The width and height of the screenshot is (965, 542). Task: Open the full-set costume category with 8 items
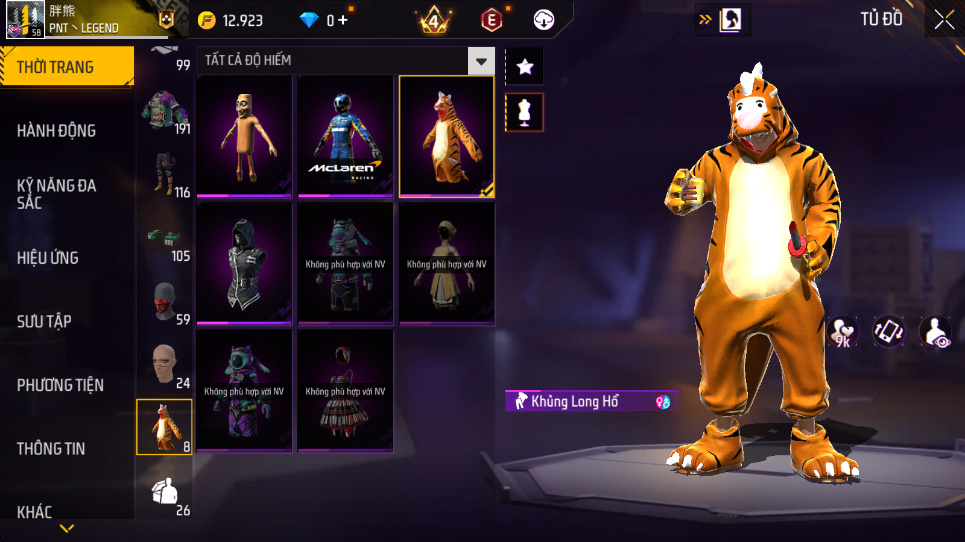pos(164,427)
